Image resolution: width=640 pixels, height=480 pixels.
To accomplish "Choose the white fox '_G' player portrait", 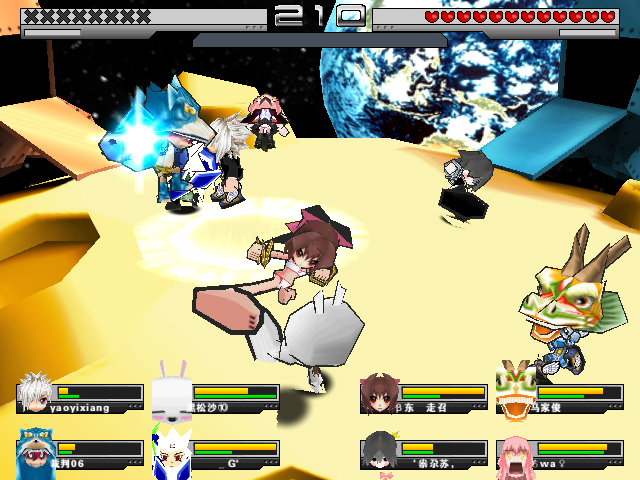I will point(171,450).
